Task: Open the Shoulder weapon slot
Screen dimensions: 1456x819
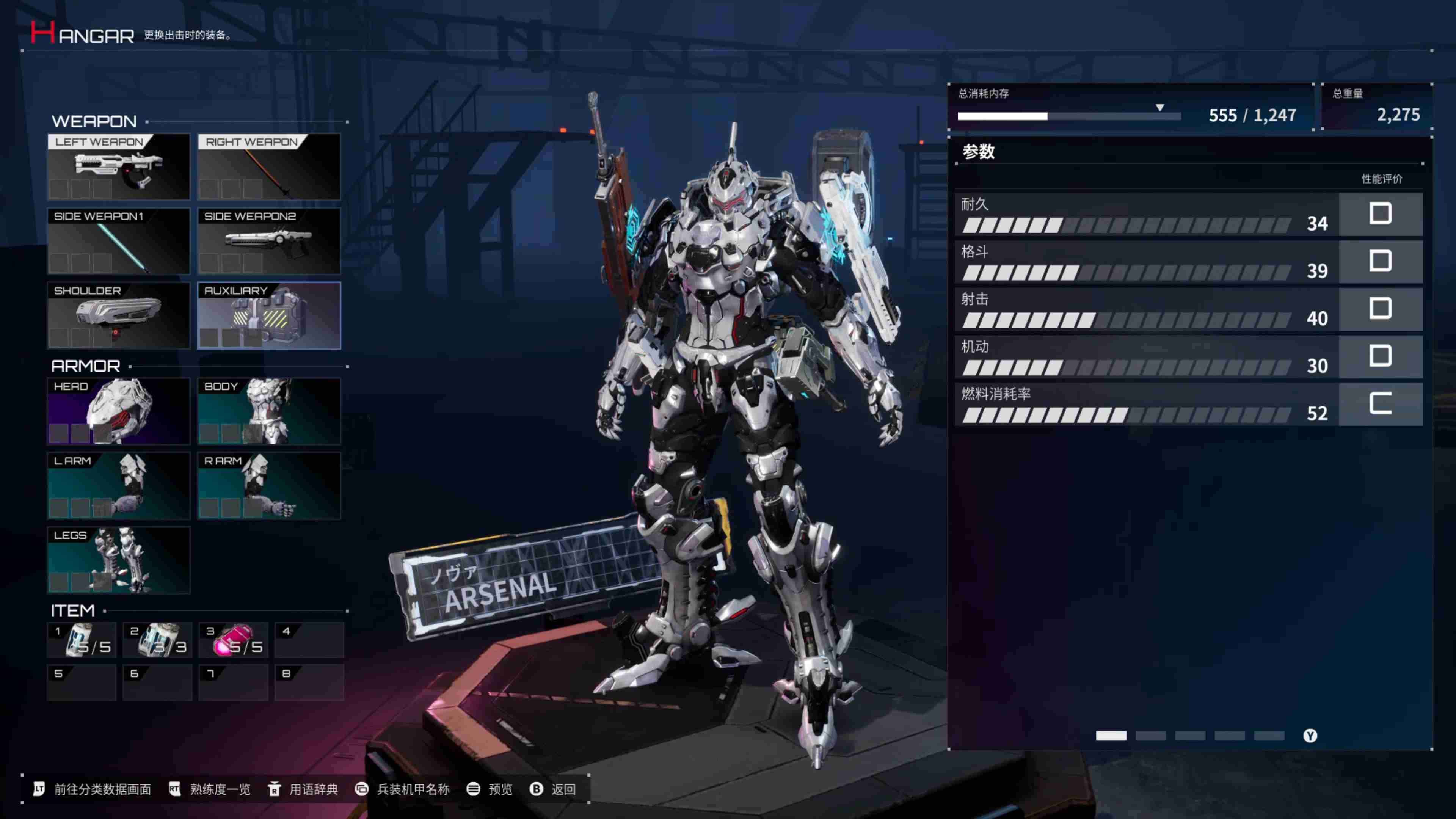Action: (119, 315)
